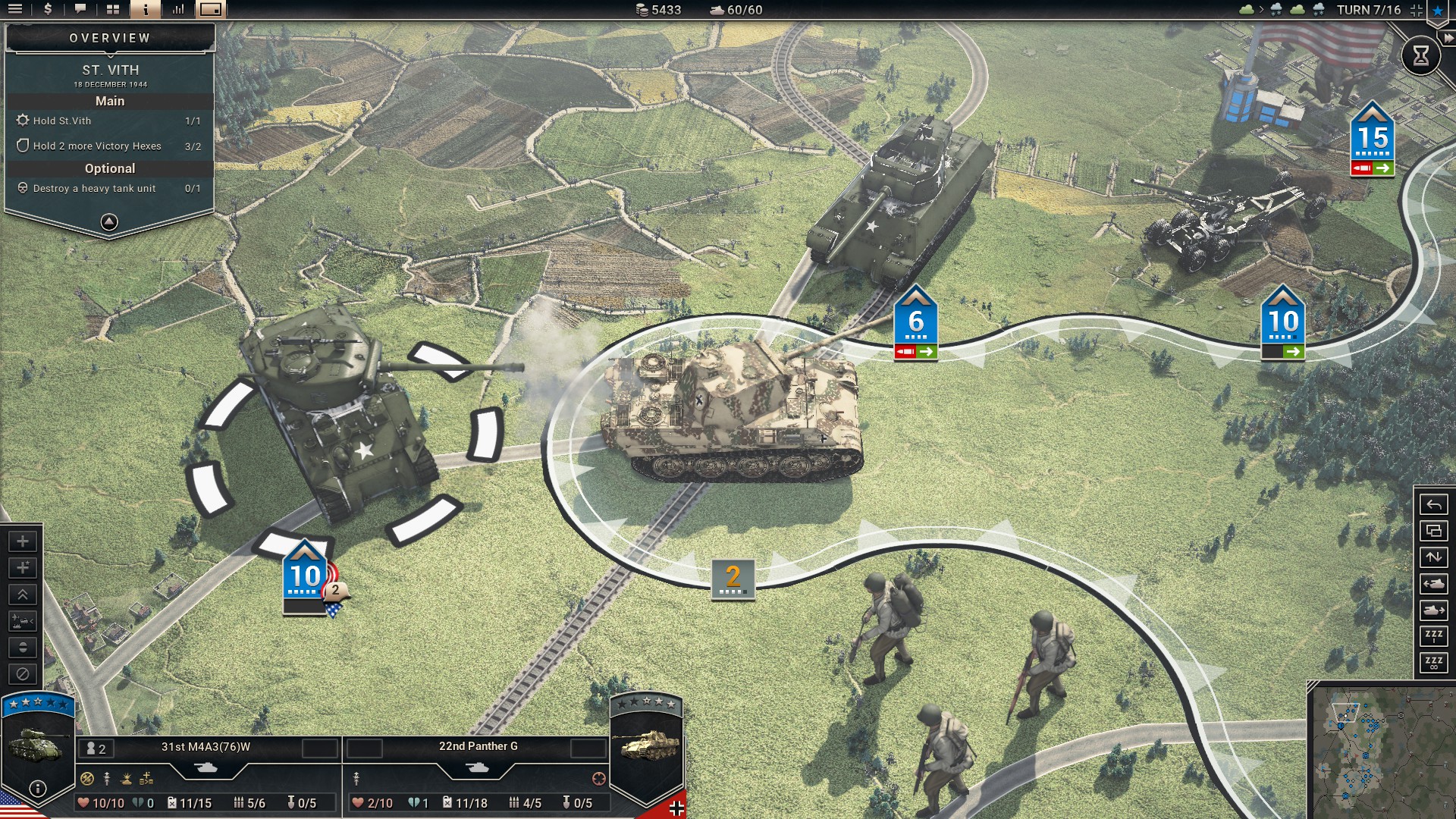
Task: Click the undo arrow button
Action: (x=1433, y=504)
